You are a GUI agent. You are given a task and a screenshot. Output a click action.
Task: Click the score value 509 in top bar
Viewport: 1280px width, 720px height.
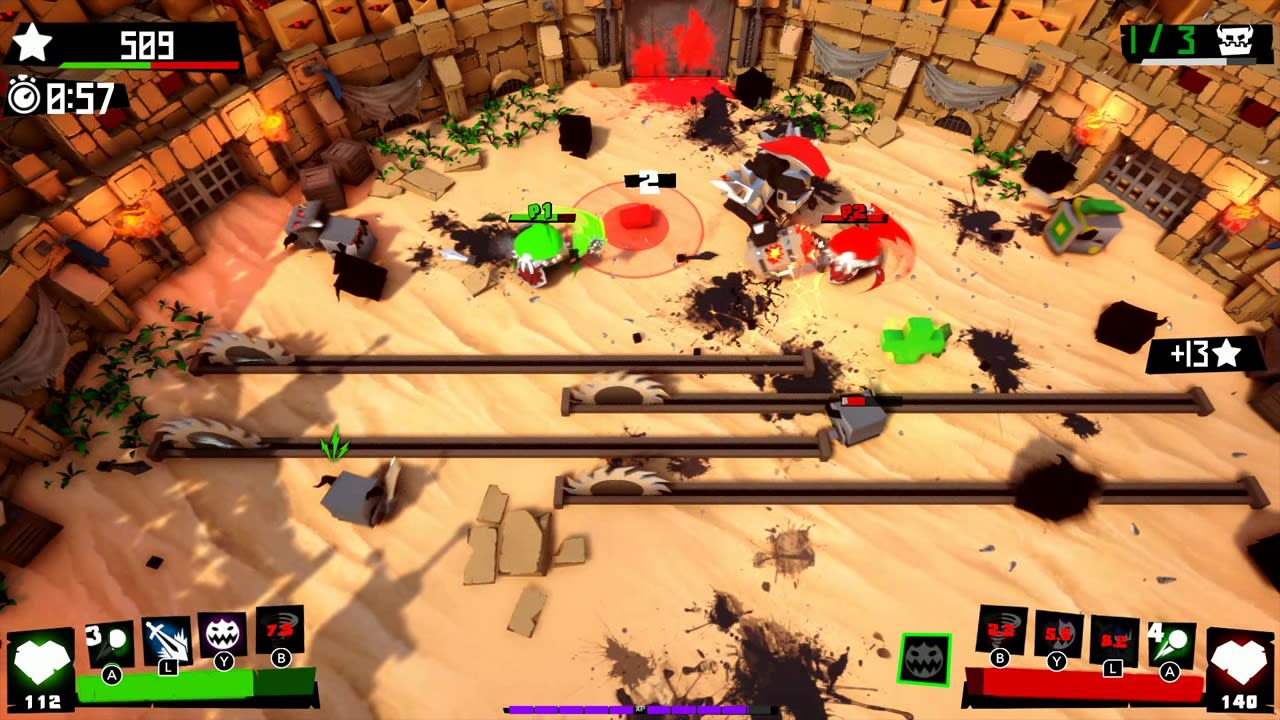coord(145,42)
